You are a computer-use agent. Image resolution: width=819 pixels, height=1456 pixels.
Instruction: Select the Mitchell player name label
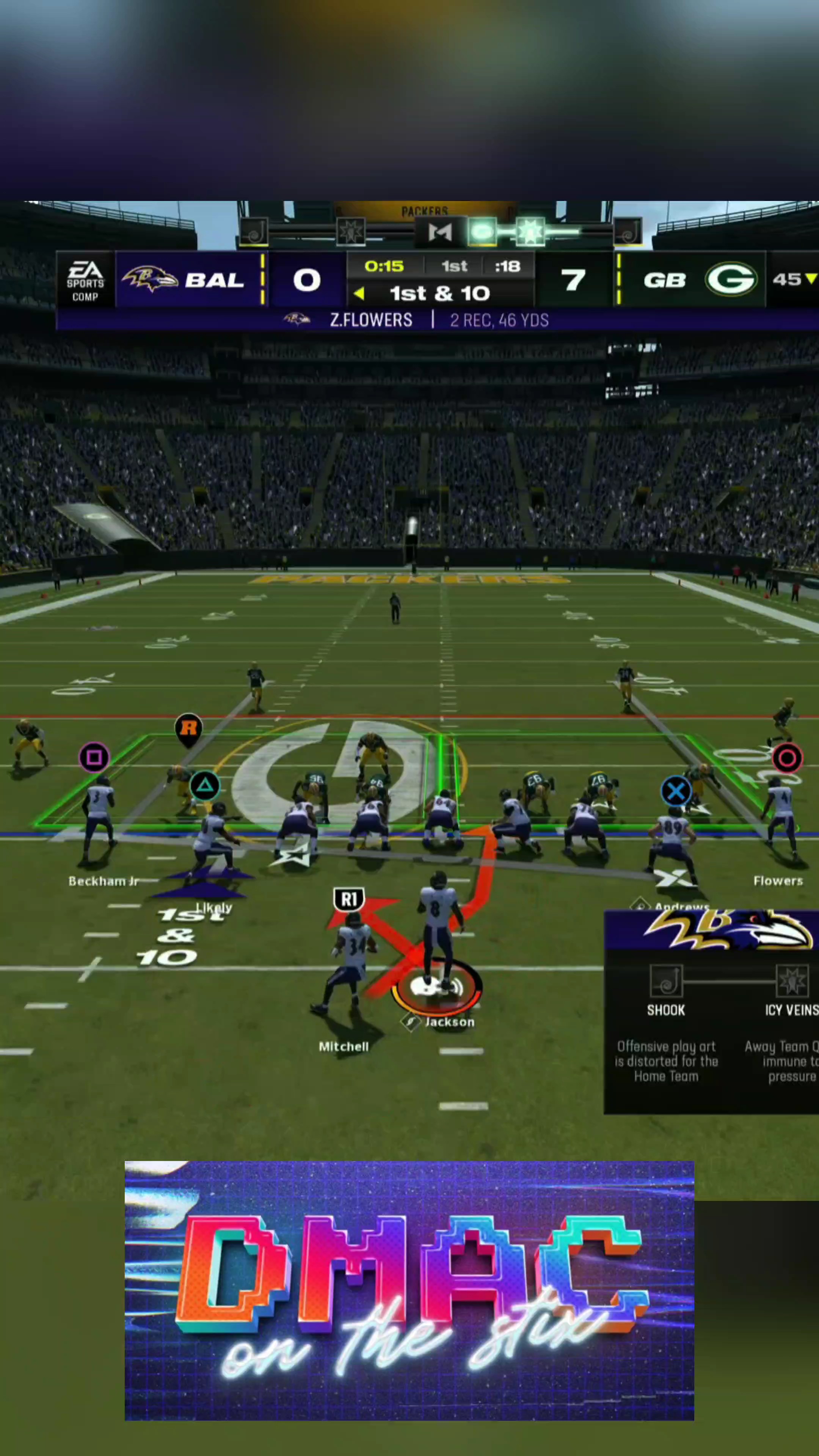344,1047
